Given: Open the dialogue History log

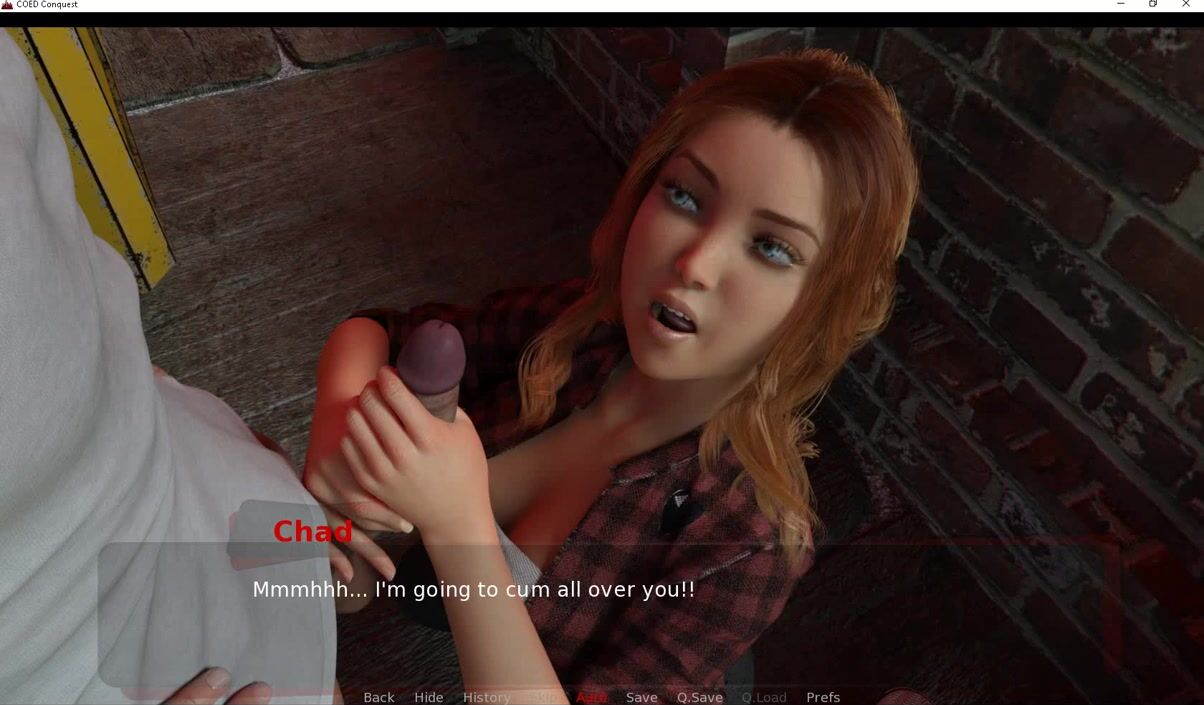Looking at the screenshot, I should pos(486,697).
